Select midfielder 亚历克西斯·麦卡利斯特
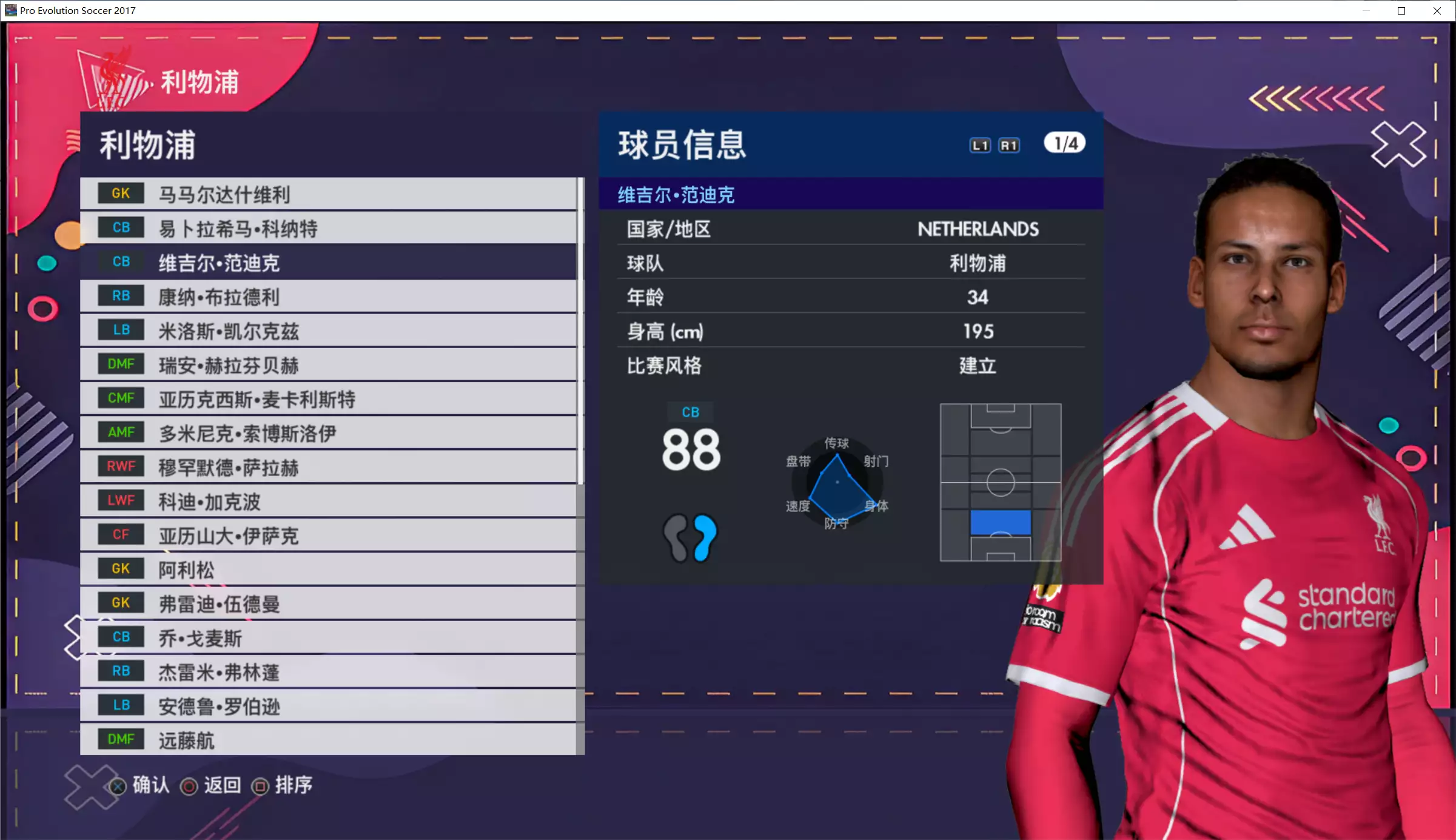The width and height of the screenshot is (1456, 840). pyautogui.click(x=327, y=399)
